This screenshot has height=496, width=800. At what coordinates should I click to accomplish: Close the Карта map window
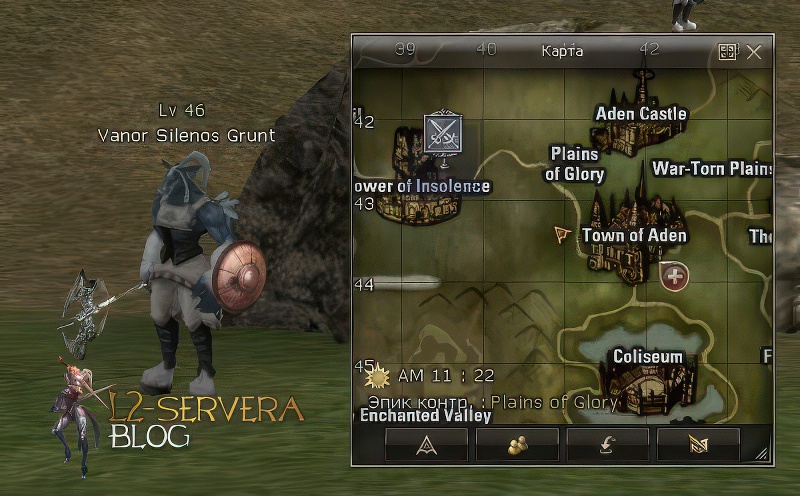[754, 51]
